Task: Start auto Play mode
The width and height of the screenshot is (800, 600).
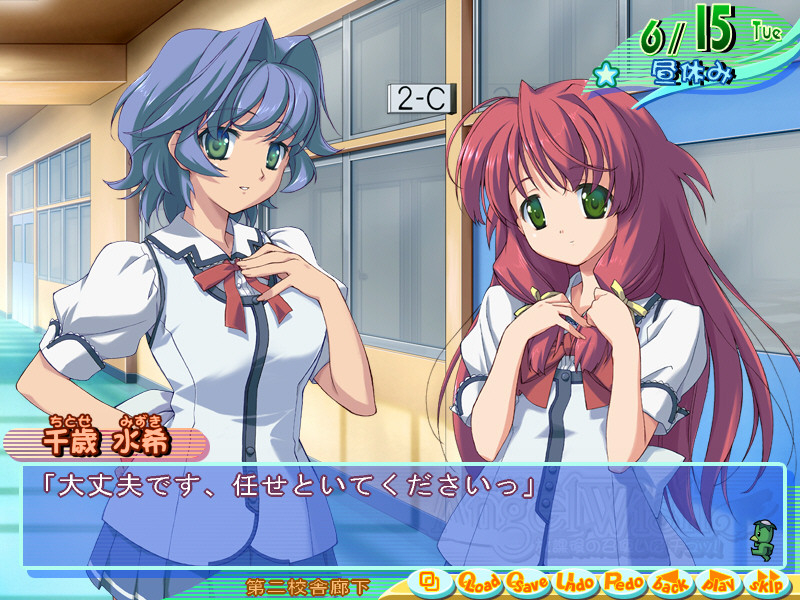Action: point(720,581)
